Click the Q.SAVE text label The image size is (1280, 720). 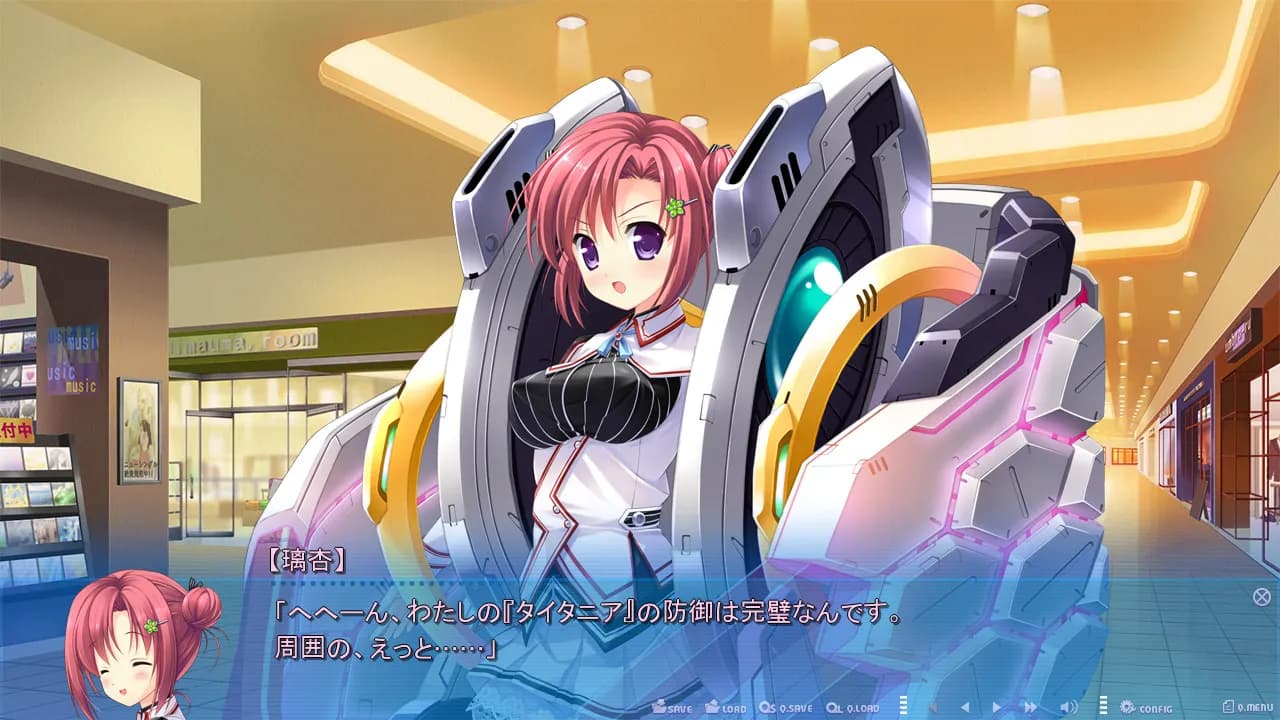click(794, 706)
